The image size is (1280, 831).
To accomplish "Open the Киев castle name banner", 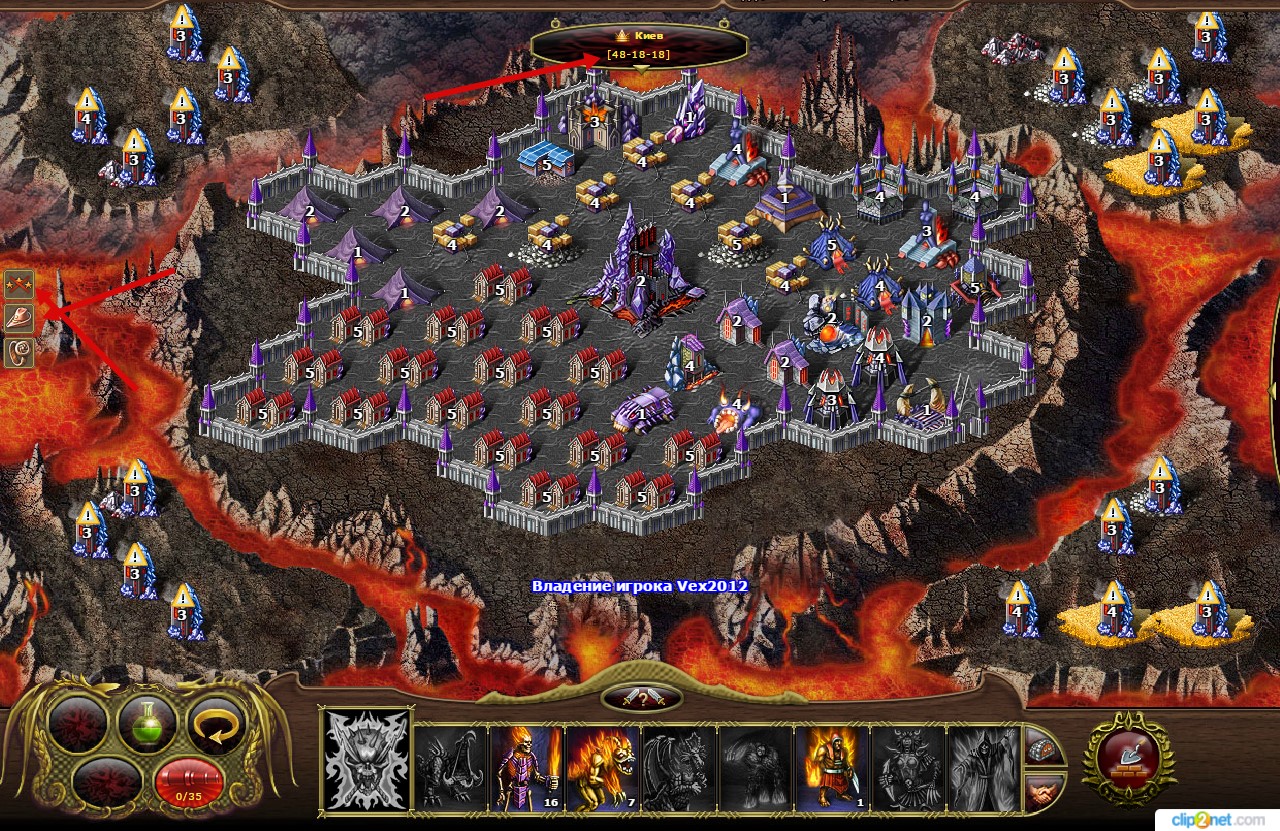I will [x=639, y=44].
